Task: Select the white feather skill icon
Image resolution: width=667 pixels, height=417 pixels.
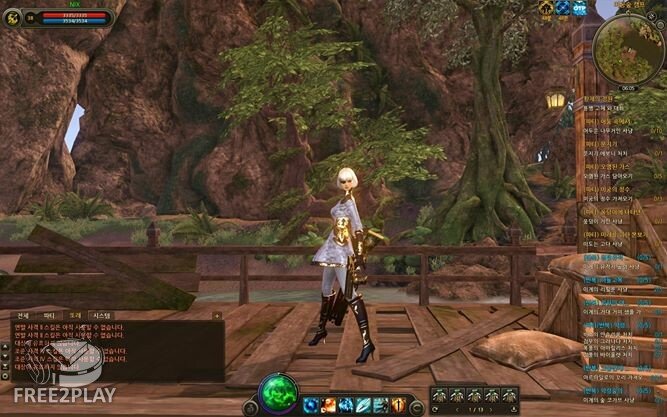Action: coord(363,404)
